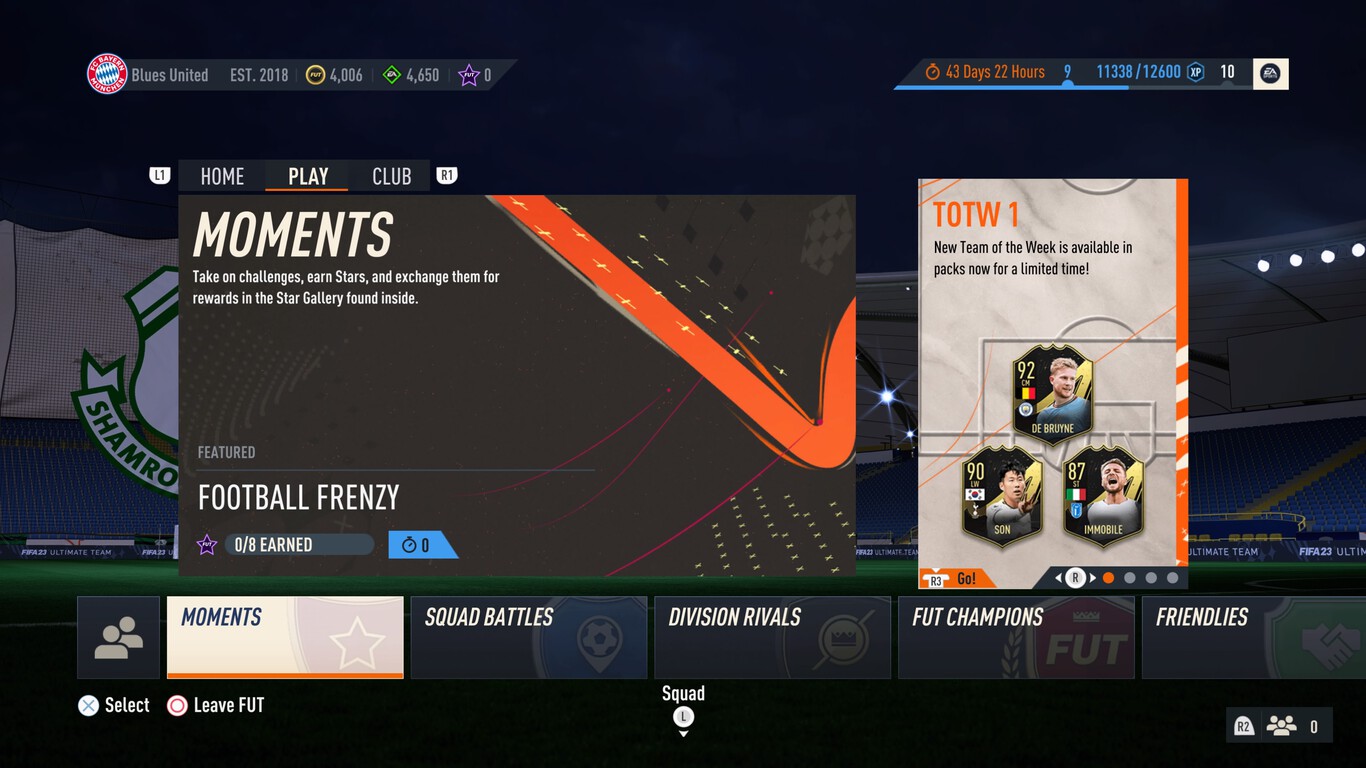Screen dimensions: 1366x768
Task: Switch to the CLUB tab
Action: pos(391,176)
